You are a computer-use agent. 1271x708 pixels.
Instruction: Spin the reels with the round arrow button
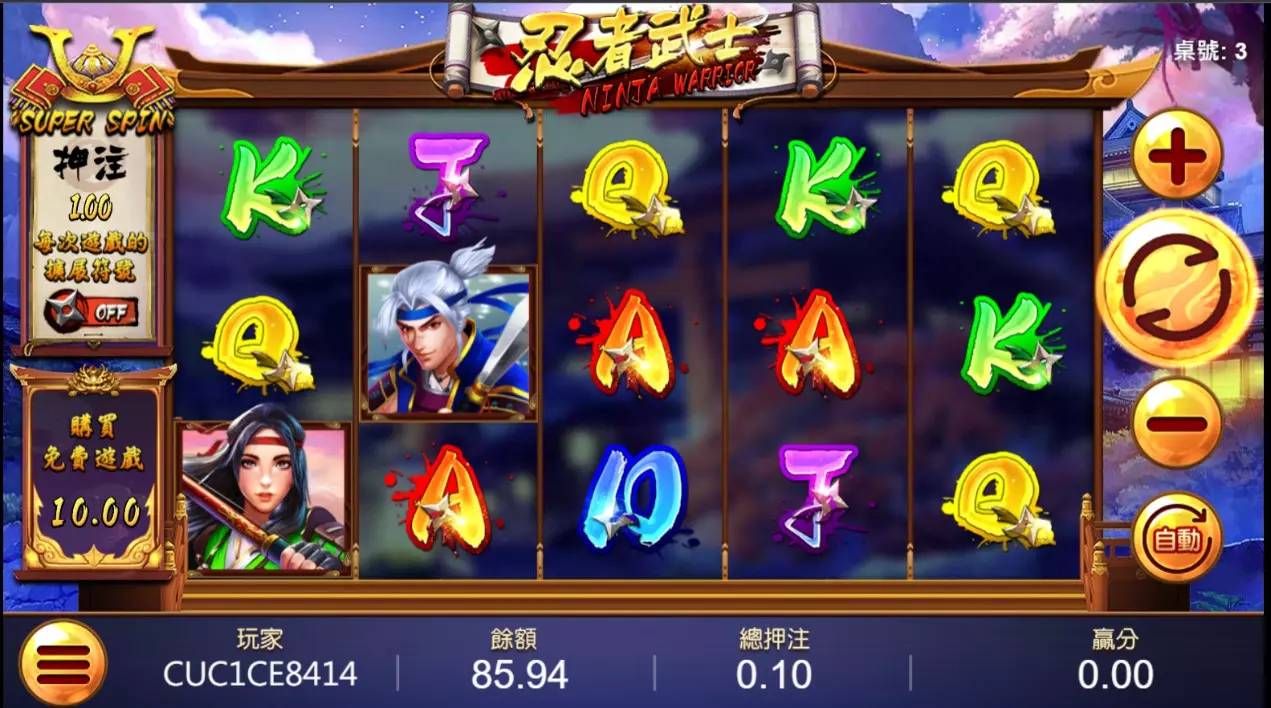1177,287
